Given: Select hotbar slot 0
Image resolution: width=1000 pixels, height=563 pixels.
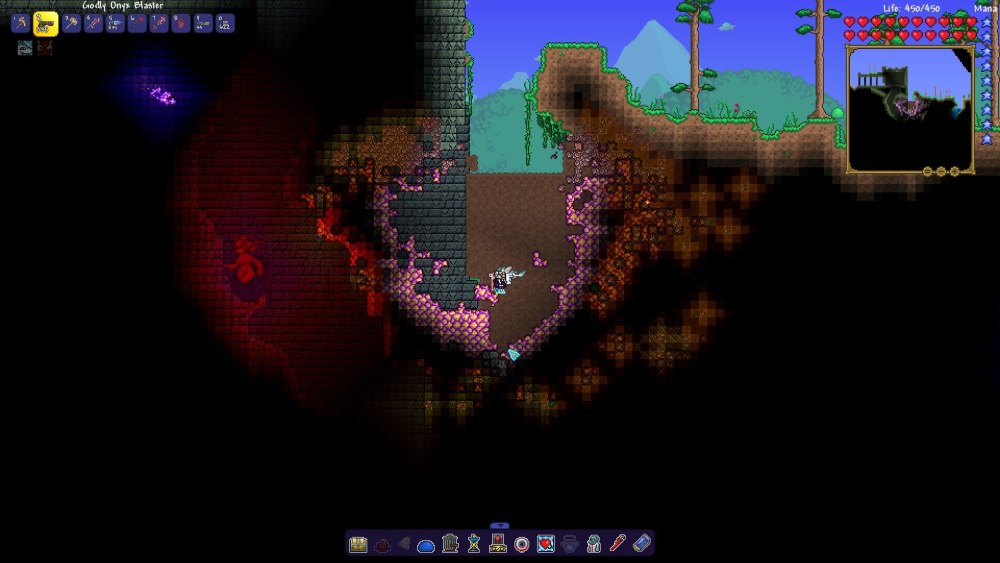Looking at the screenshot, I should pyautogui.click(x=225, y=23).
